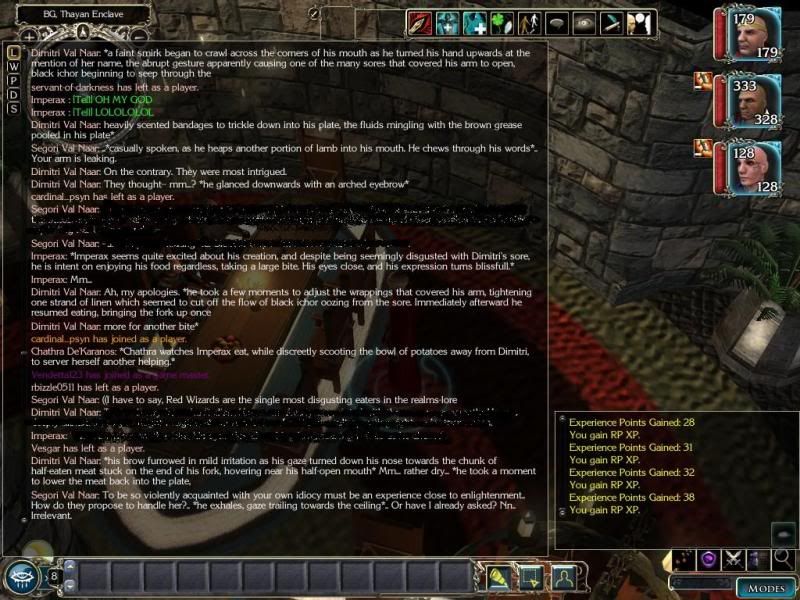Click the purple orb spell icon
800x600 pixels.
coord(709,560)
